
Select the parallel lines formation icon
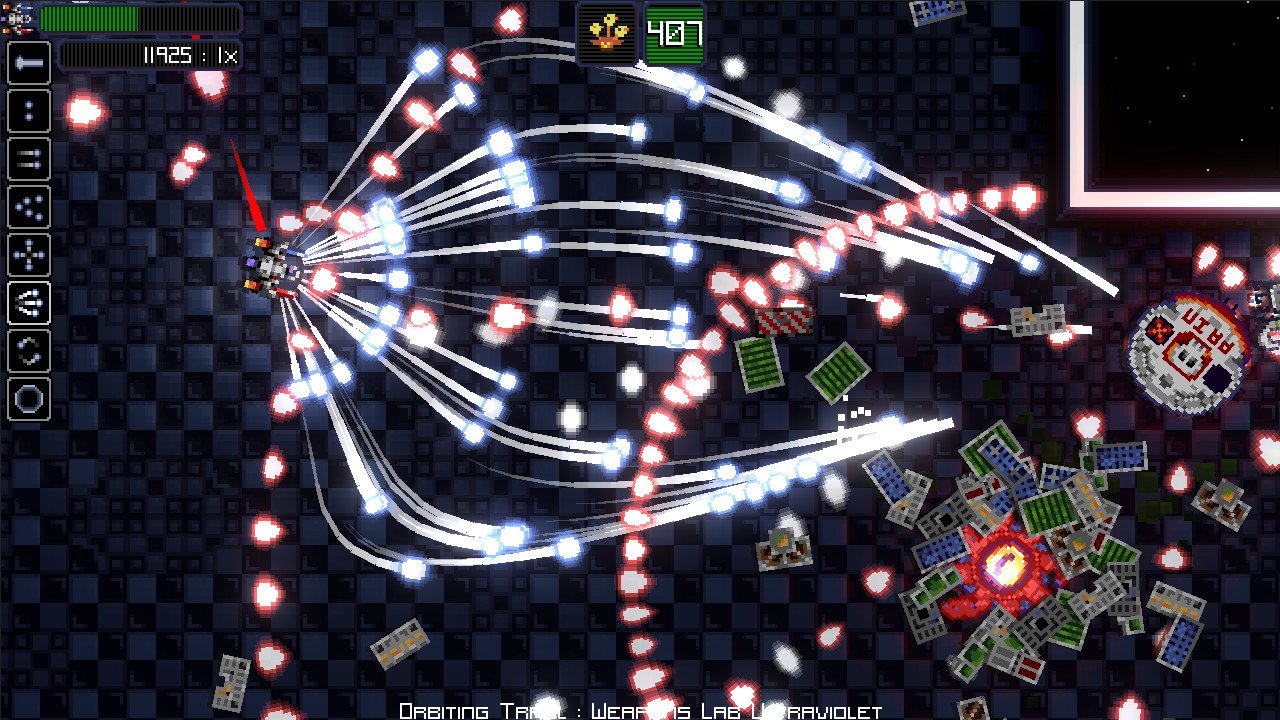pyautogui.click(x=28, y=159)
